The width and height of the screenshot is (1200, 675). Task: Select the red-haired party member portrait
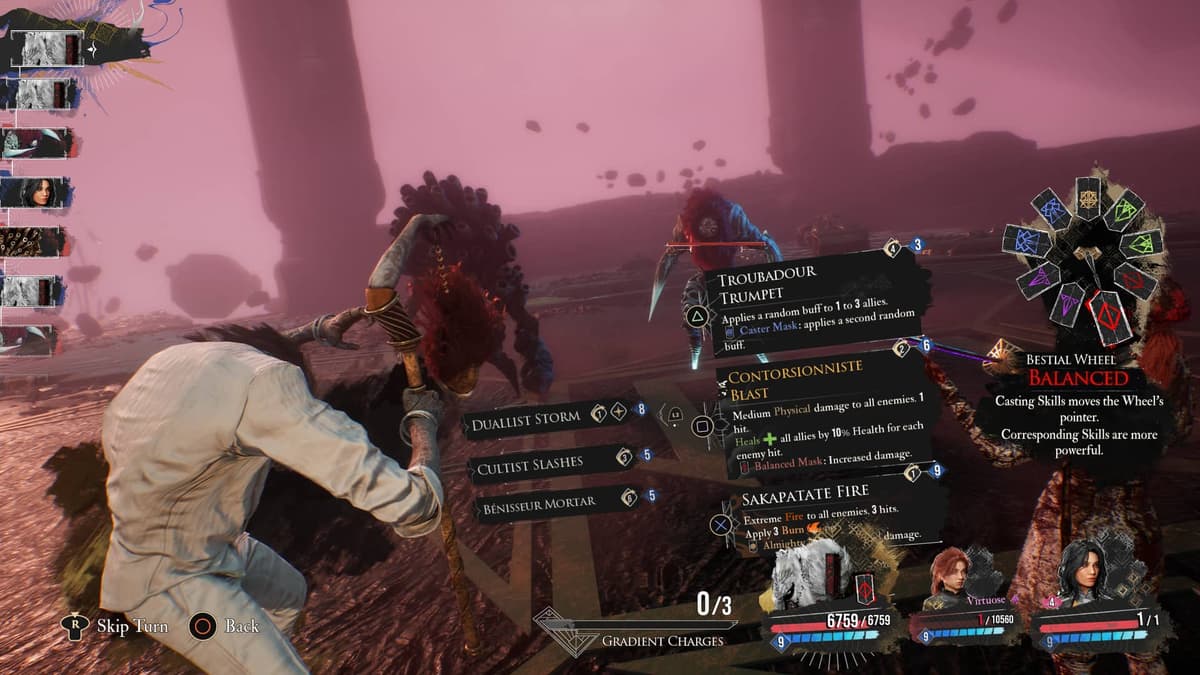click(x=953, y=577)
